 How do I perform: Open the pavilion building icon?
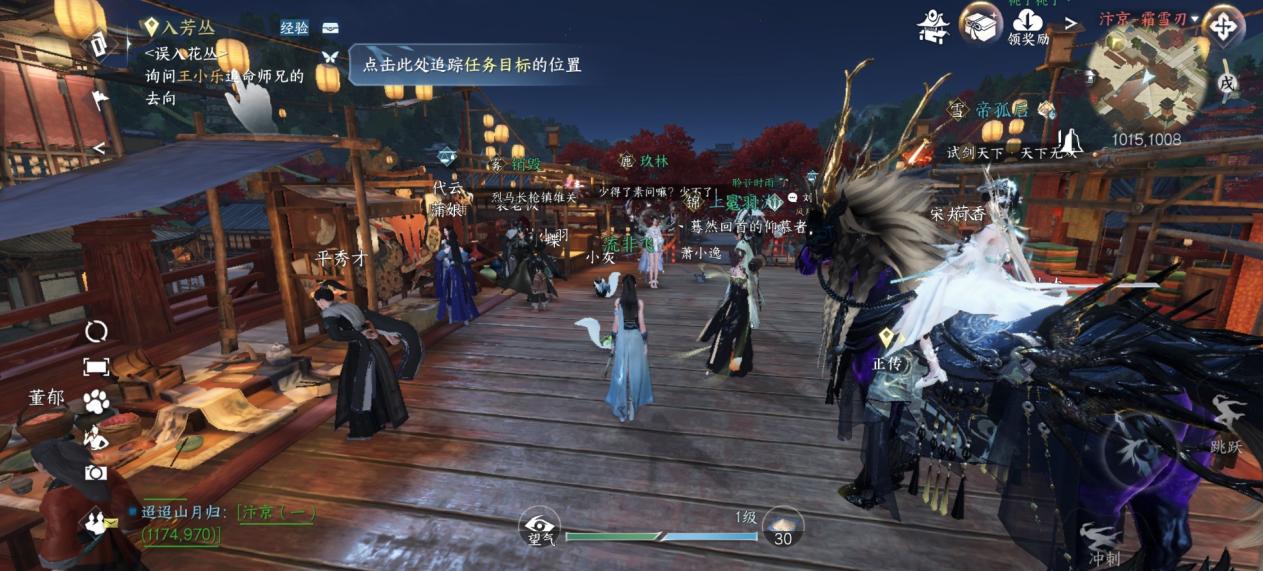933,26
